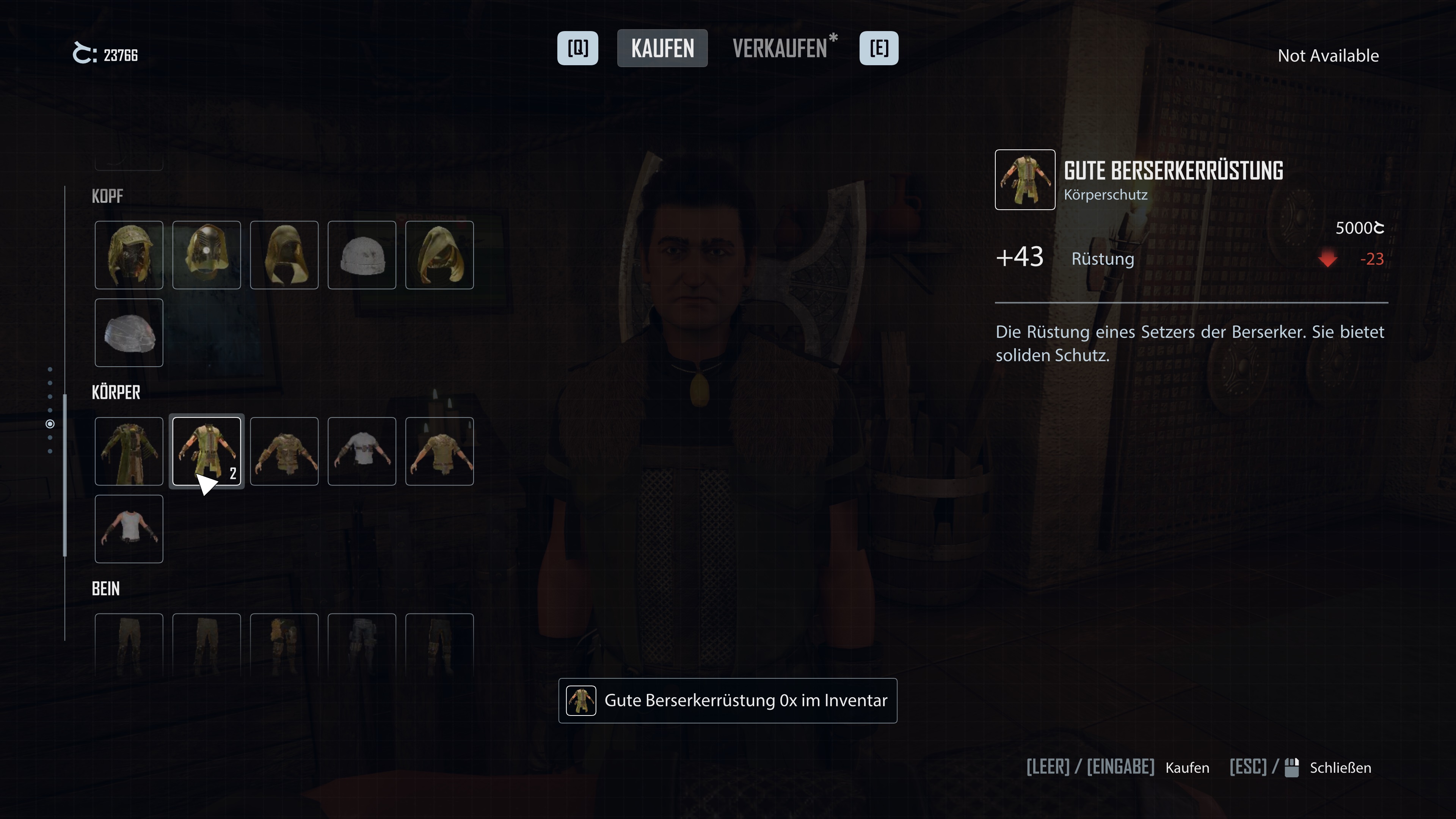This screenshot has height=819, width=1456.
Task: Select the grey t-shirt body armor
Action: pos(362,451)
